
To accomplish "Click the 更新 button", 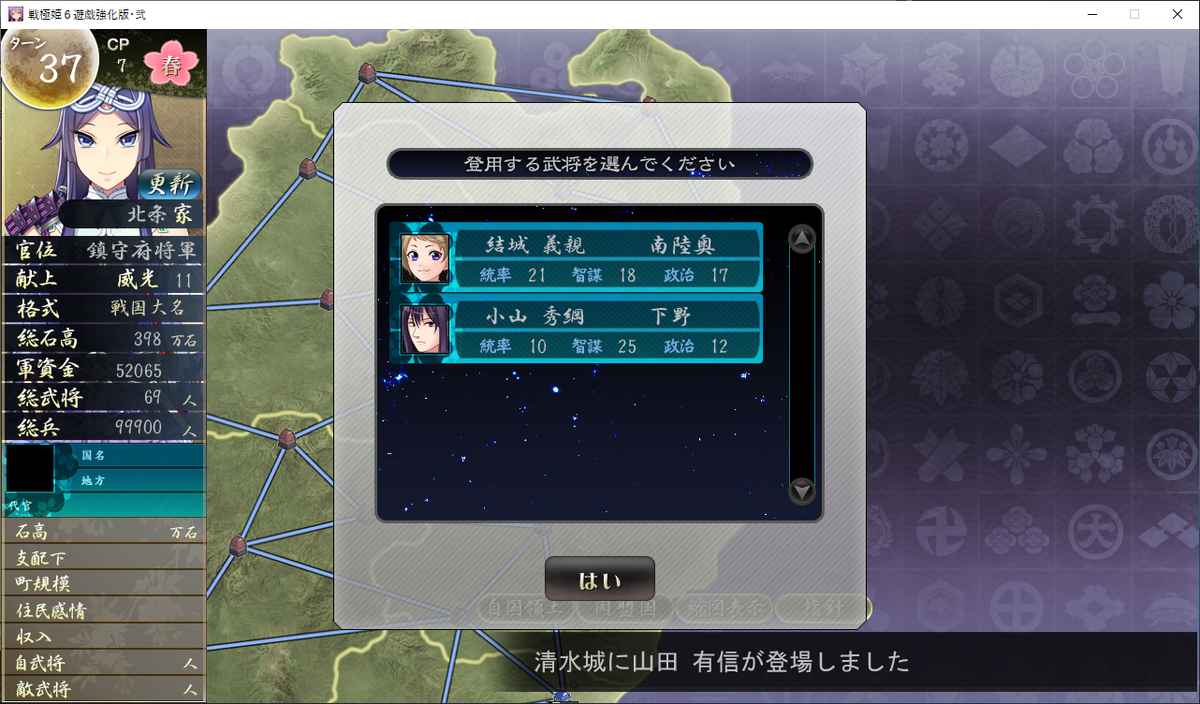I will (170, 185).
